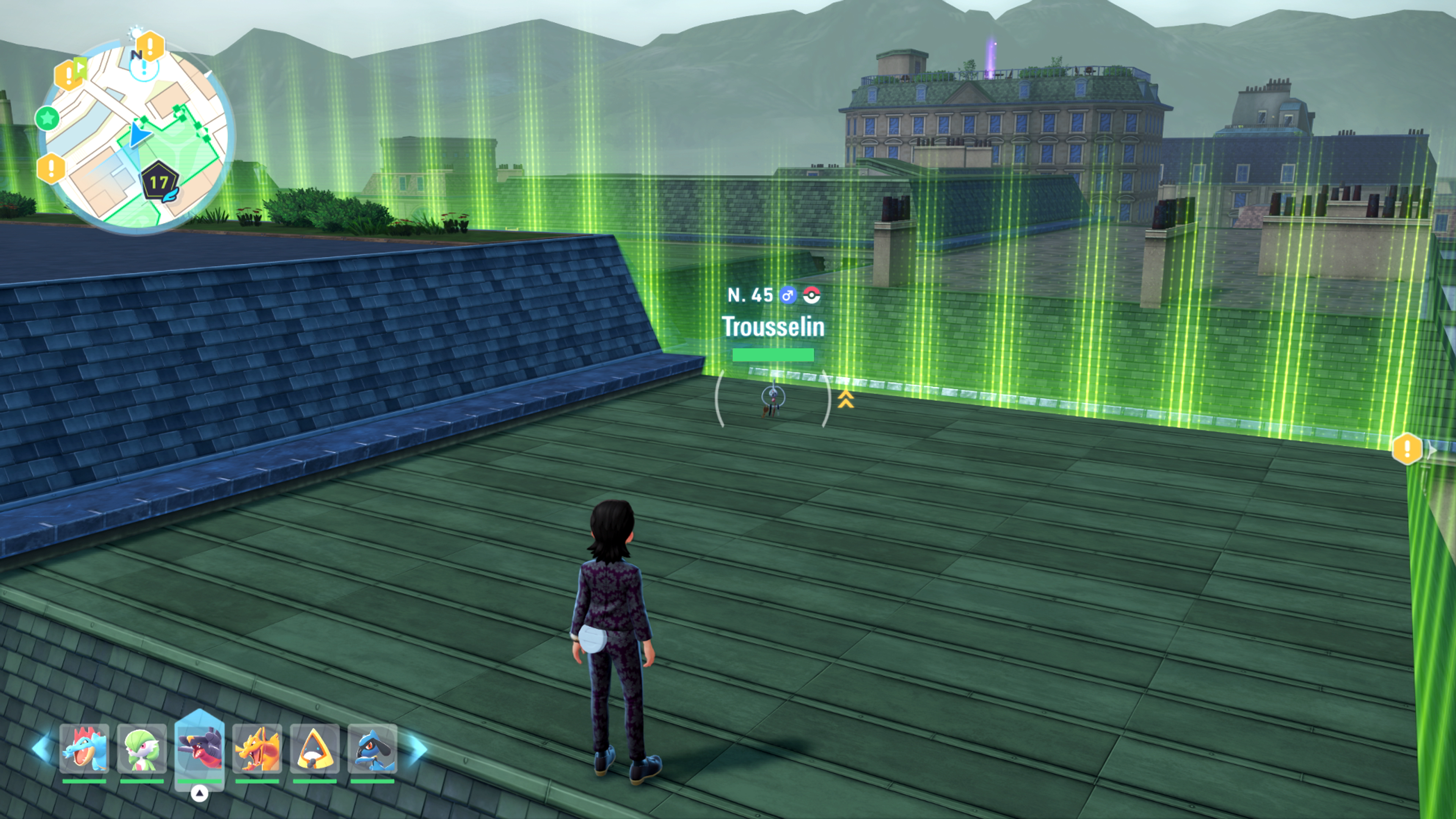The image size is (1456, 819).
Task: Click the highlighted Garchomp party slot
Action: [199, 747]
